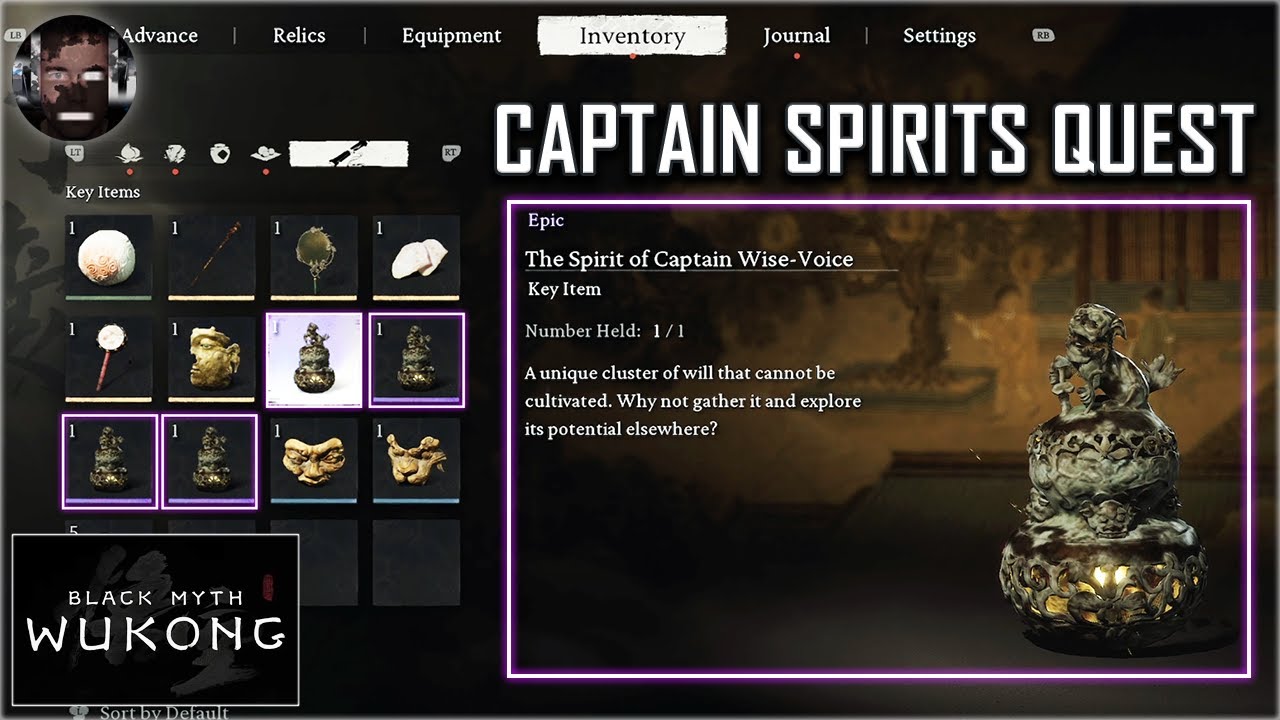Open the Journal menu
Viewport: 1280px width, 720px height.
click(797, 35)
